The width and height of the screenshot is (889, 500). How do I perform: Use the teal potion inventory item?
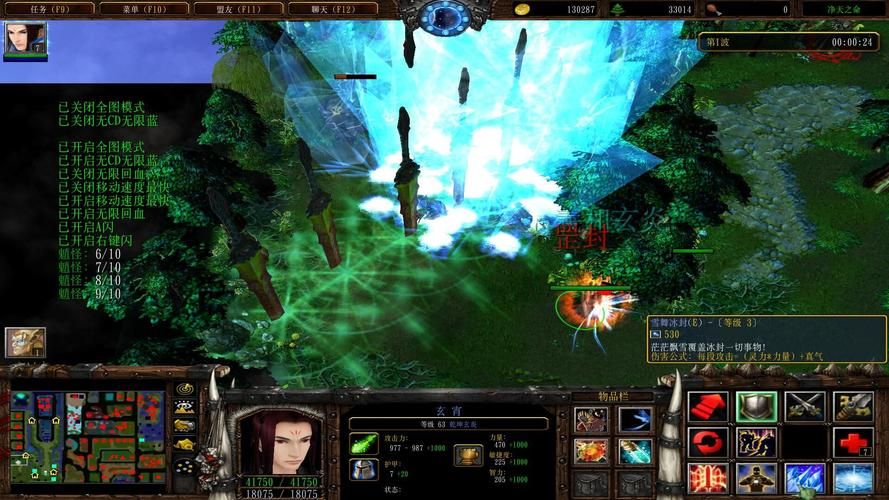[635, 451]
